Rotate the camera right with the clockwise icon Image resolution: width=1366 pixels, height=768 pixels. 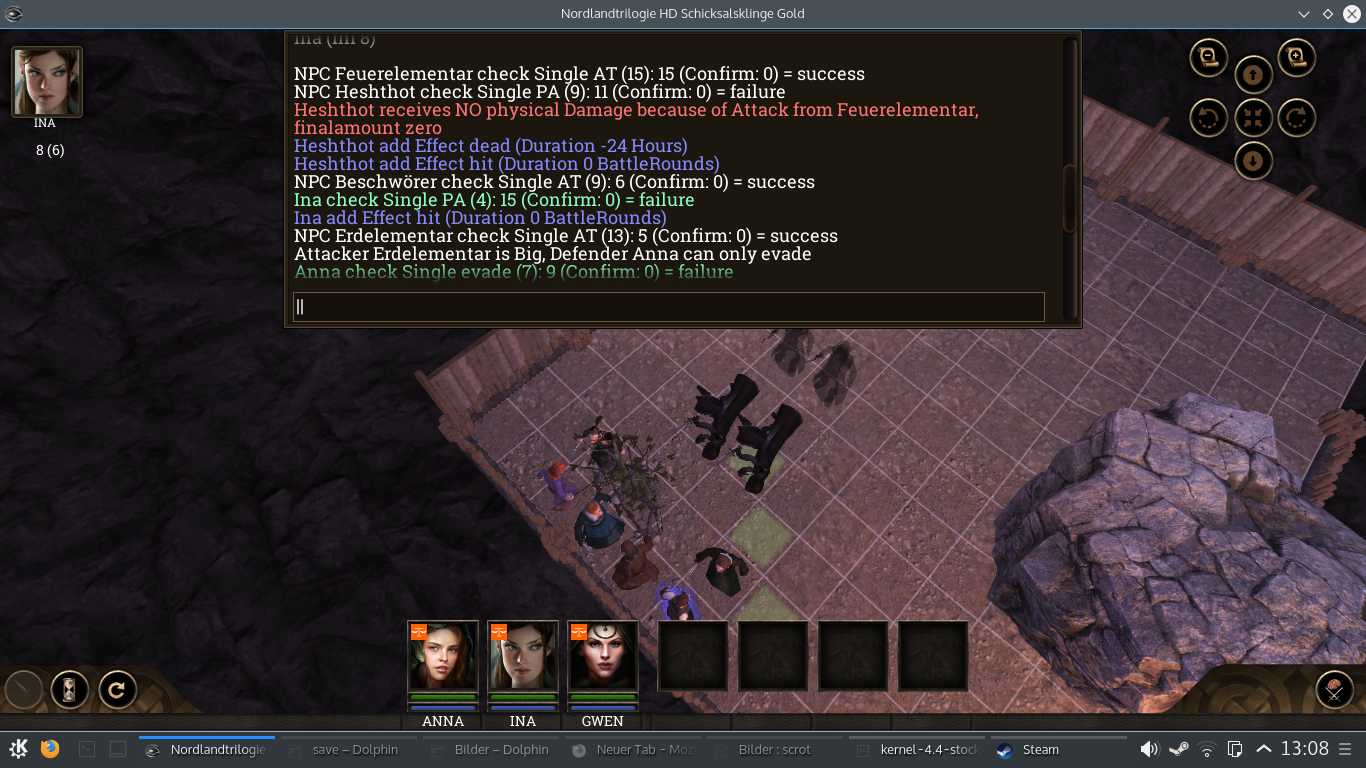click(x=1297, y=118)
